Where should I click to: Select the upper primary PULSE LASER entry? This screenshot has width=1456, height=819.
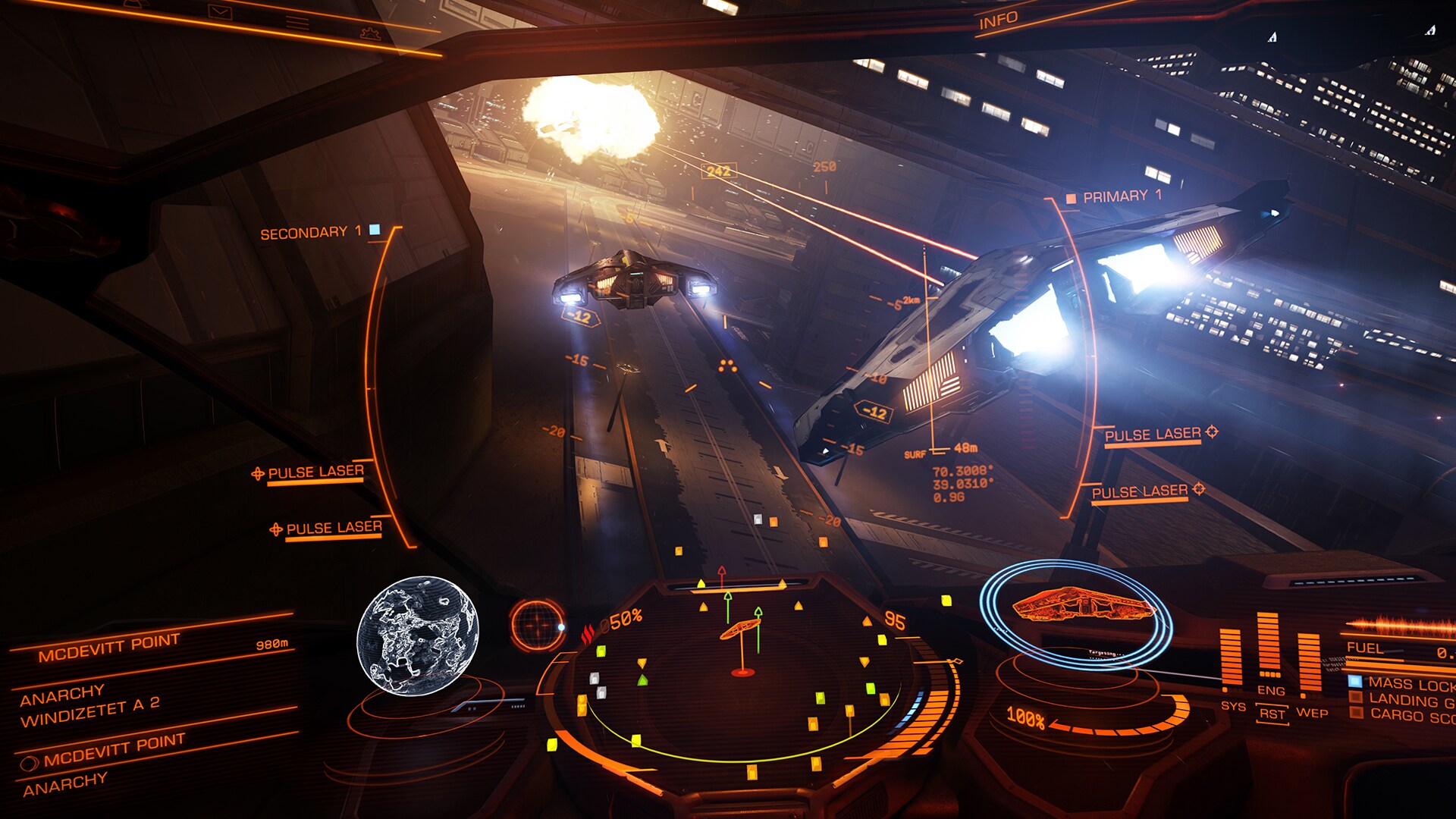(x=1153, y=435)
